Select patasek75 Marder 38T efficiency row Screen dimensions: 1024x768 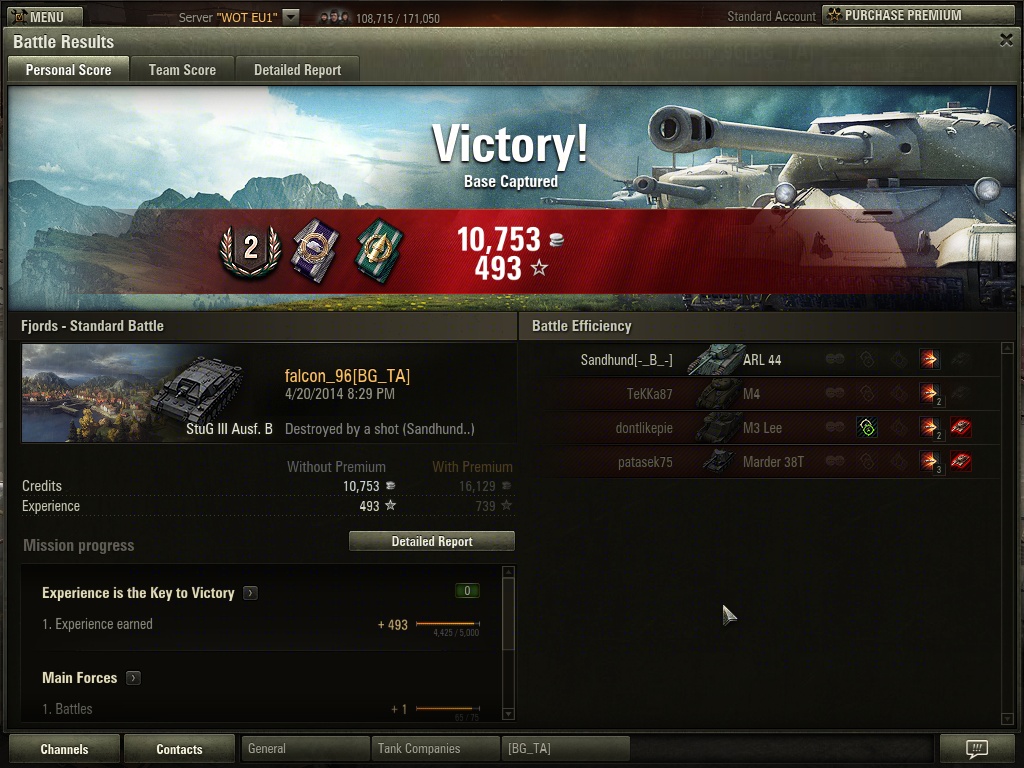pos(760,462)
